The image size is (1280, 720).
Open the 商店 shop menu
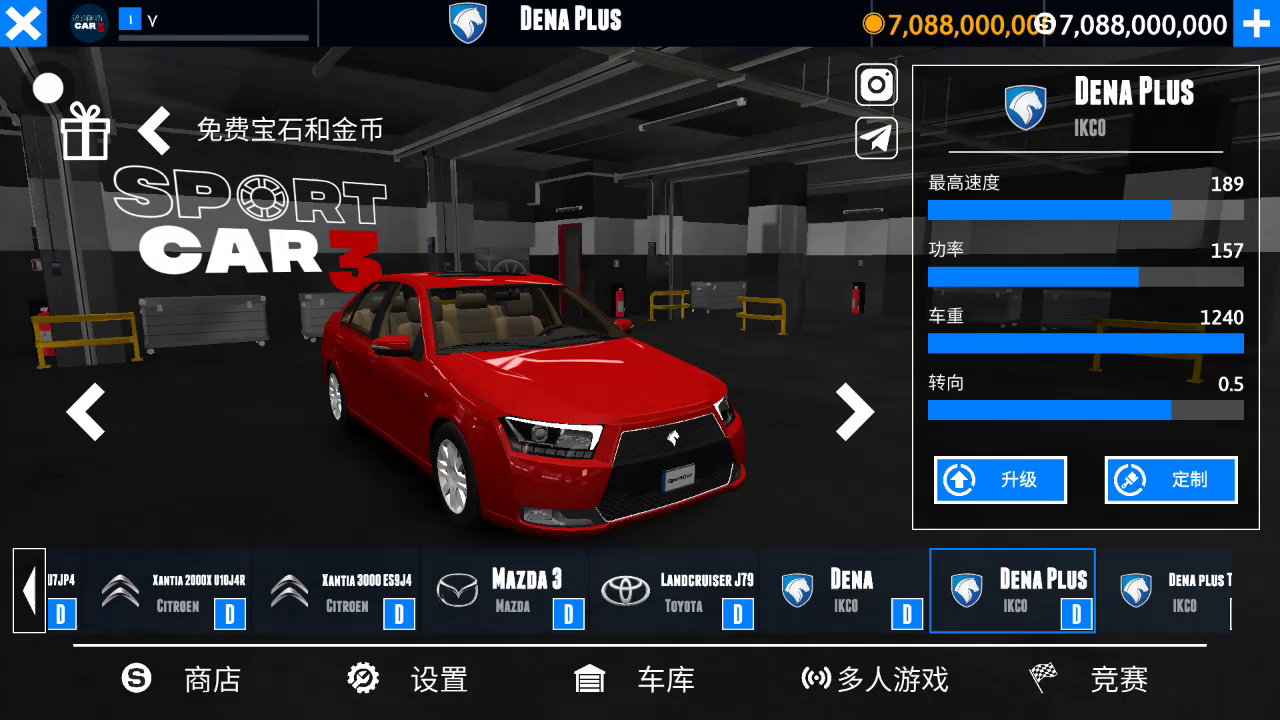(x=182, y=680)
